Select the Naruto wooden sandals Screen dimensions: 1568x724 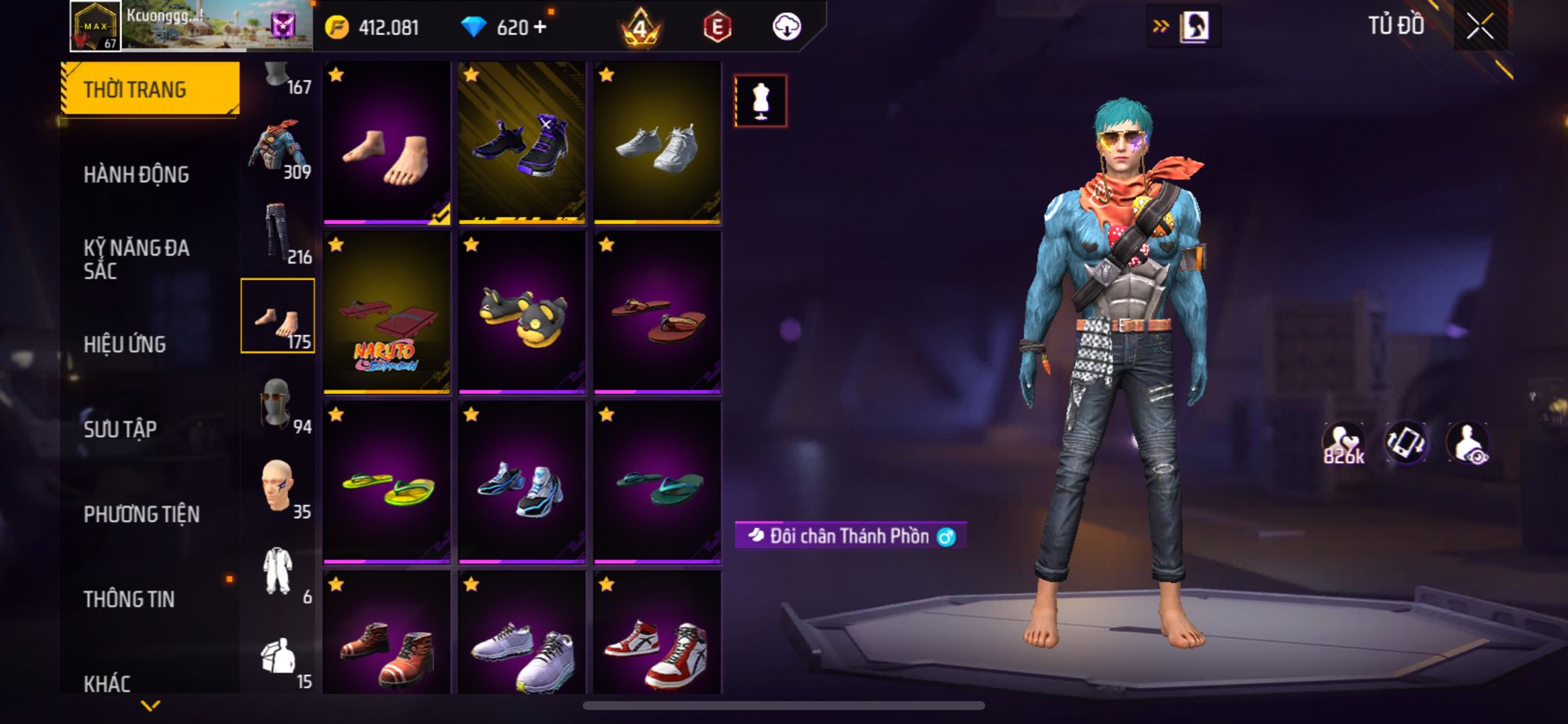pyautogui.click(x=387, y=313)
